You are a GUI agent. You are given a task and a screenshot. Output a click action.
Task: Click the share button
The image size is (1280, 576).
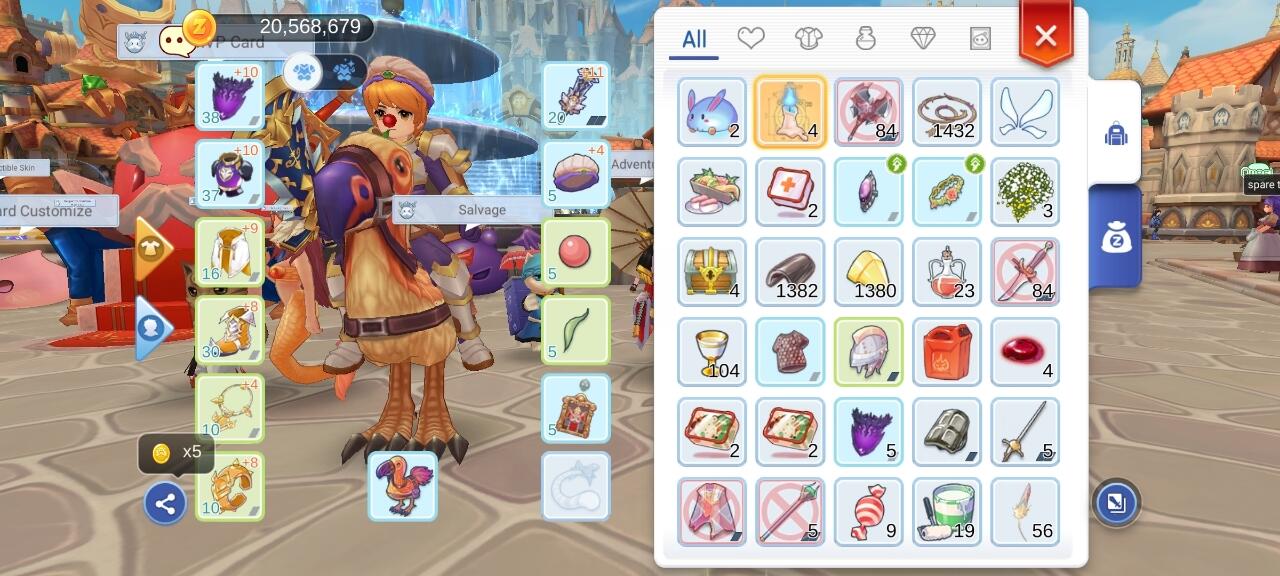[x=165, y=503]
